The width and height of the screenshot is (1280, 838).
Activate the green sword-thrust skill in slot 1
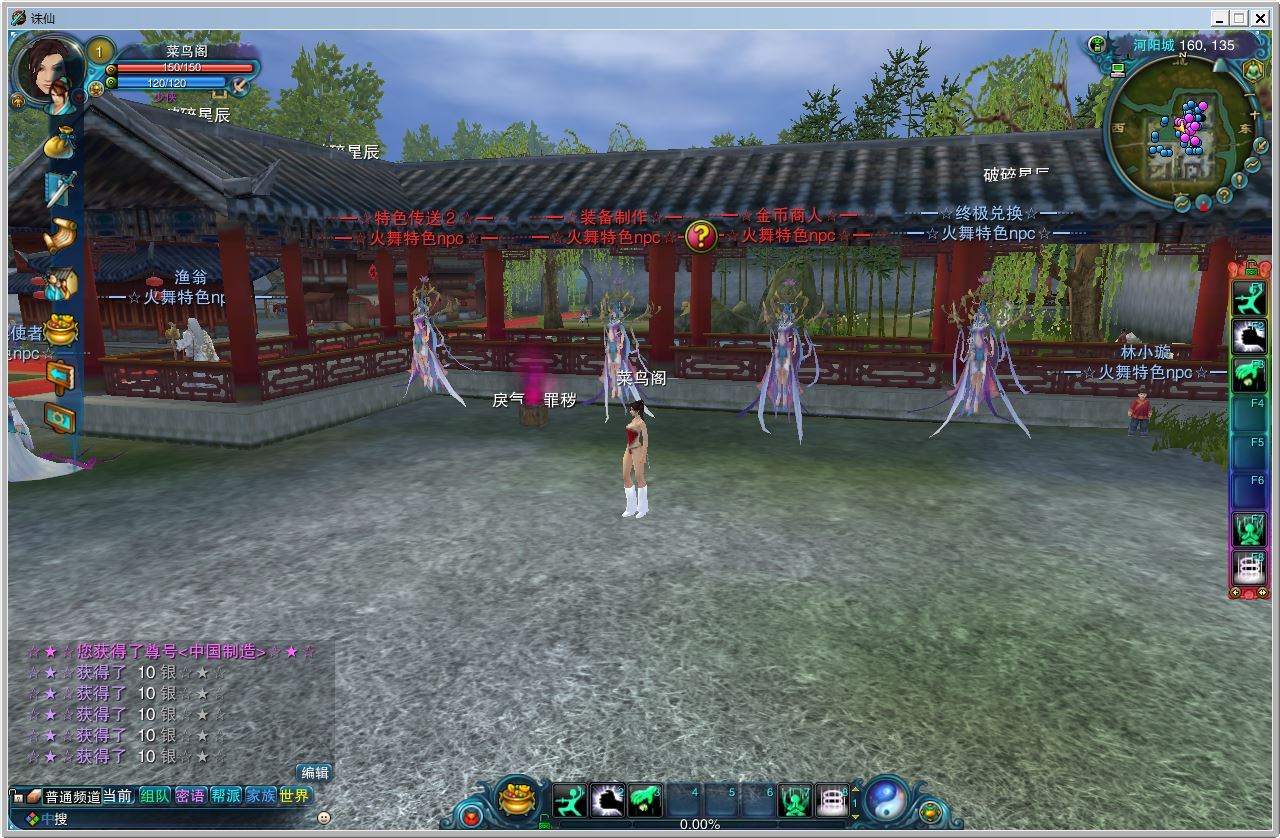[570, 800]
